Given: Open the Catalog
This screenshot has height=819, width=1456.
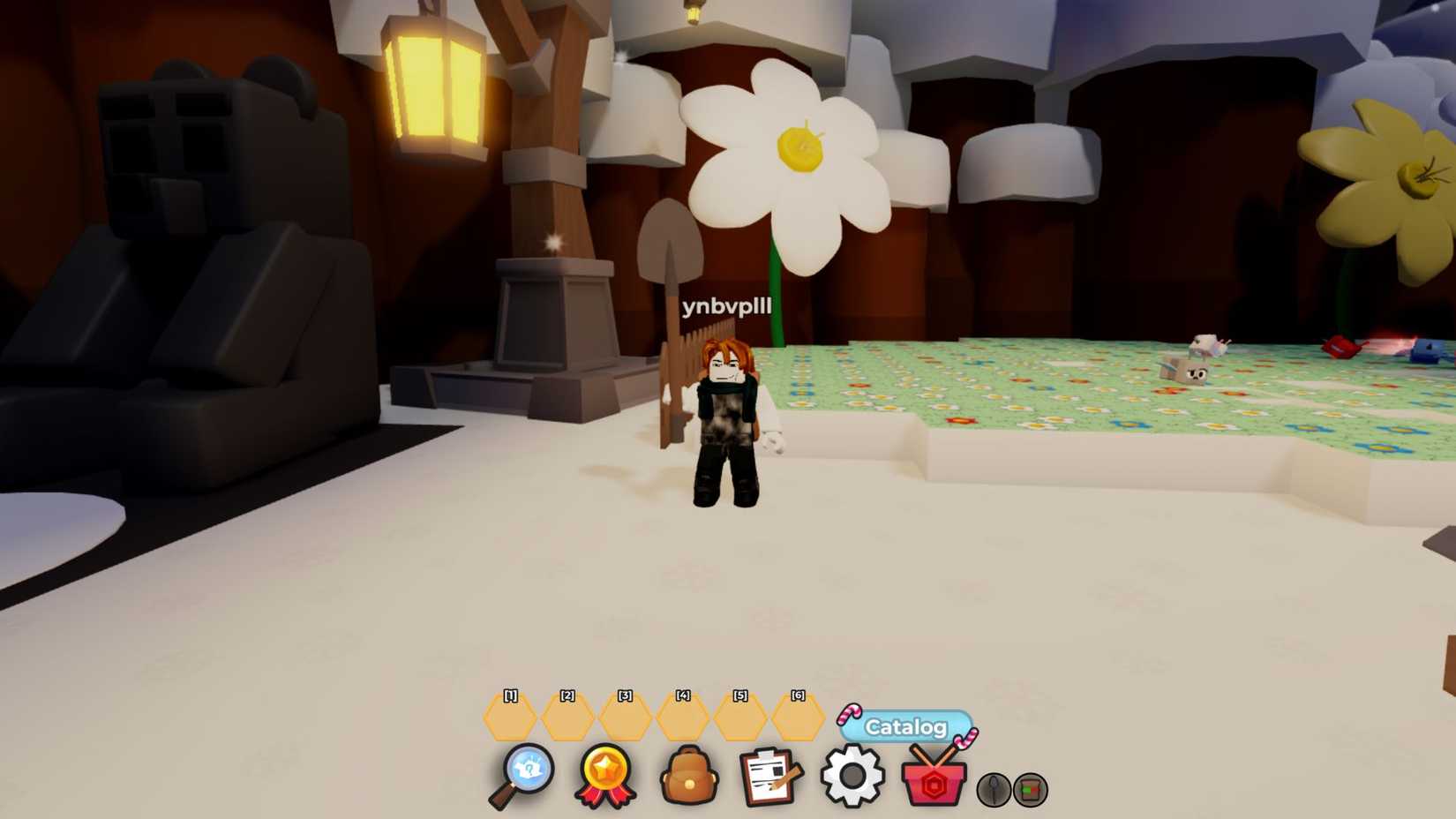Looking at the screenshot, I should [x=905, y=728].
